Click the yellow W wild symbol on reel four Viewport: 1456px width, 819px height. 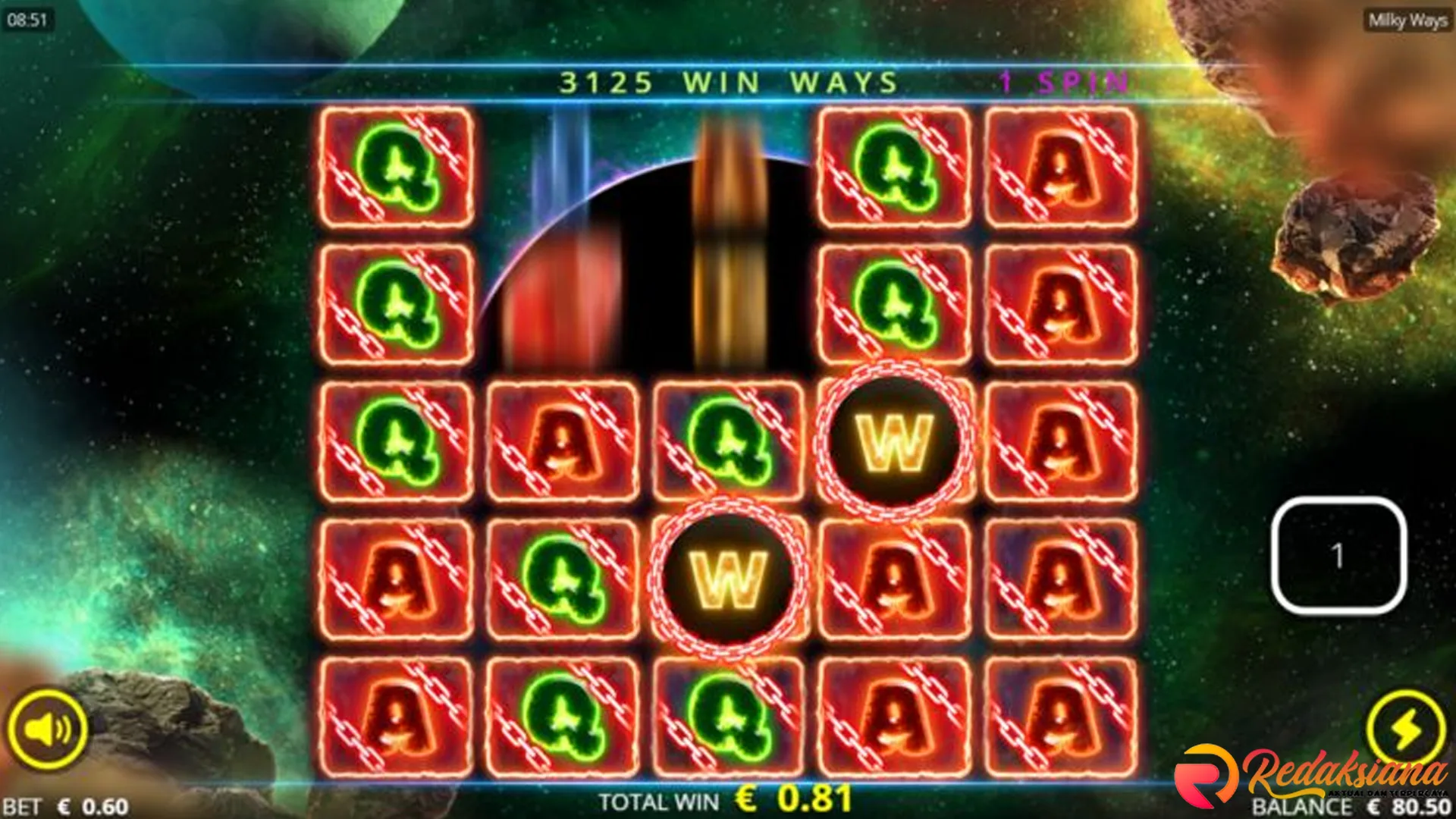(896, 440)
